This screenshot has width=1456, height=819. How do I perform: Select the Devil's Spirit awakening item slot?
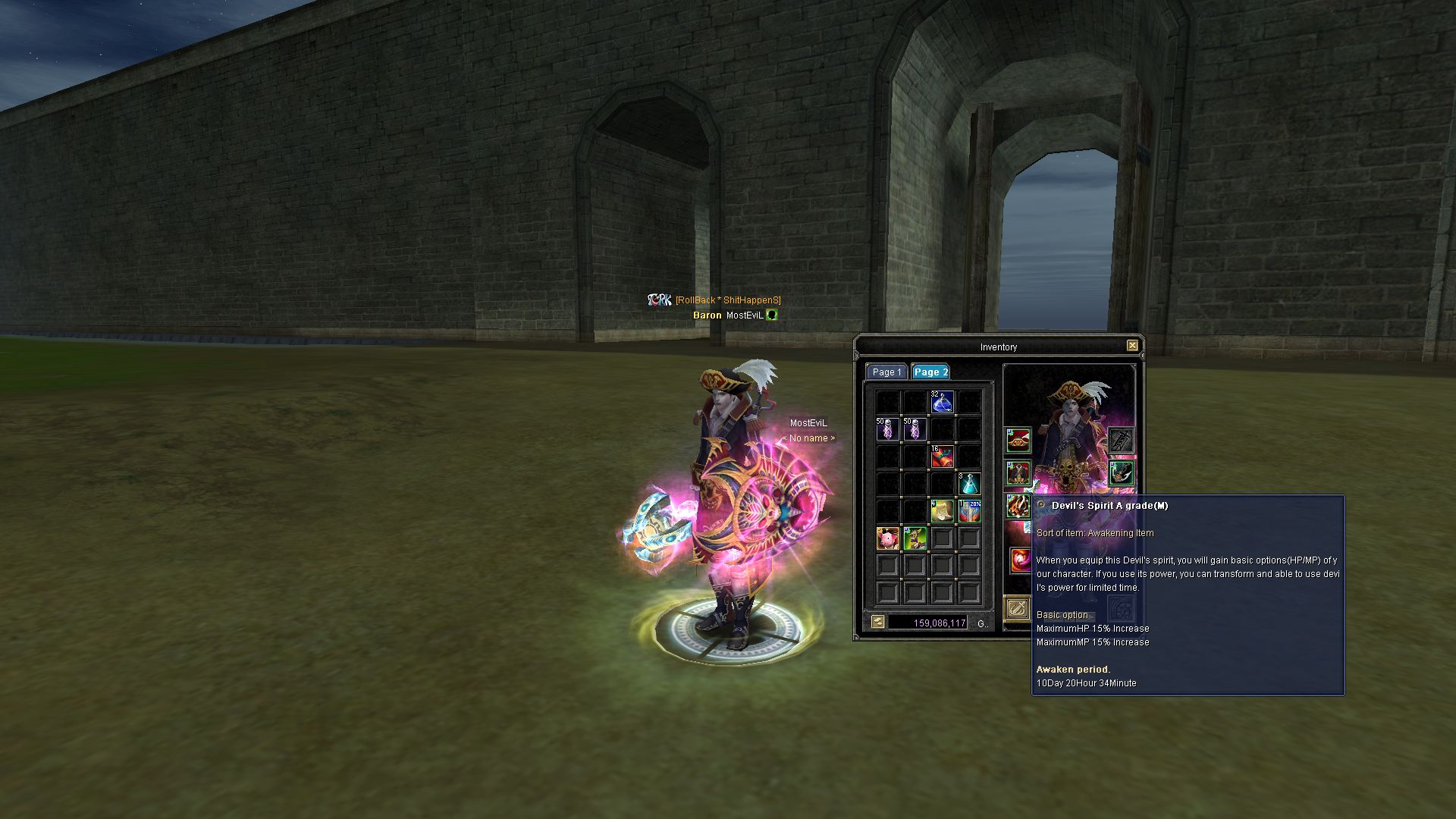point(1020,560)
